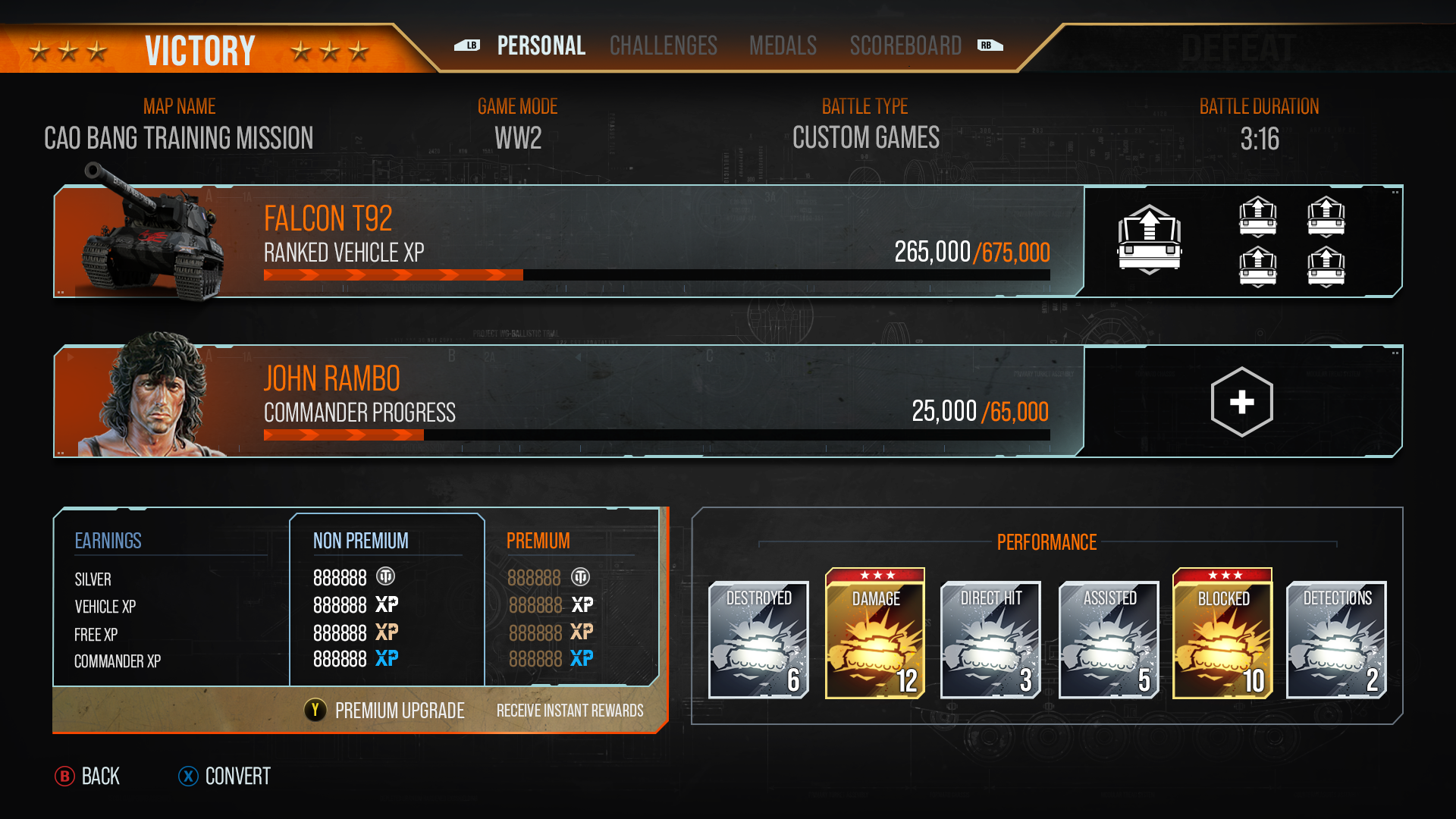This screenshot has width=1456, height=819.
Task: Activate the Convert option
Action: pyautogui.click(x=224, y=776)
